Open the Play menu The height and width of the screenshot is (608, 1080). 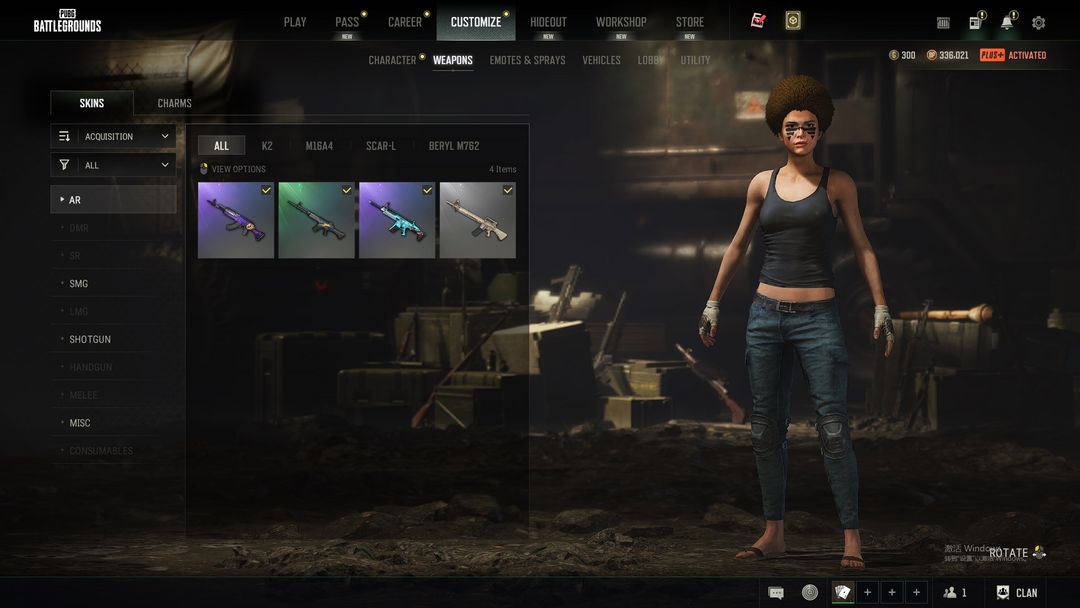[x=295, y=22]
